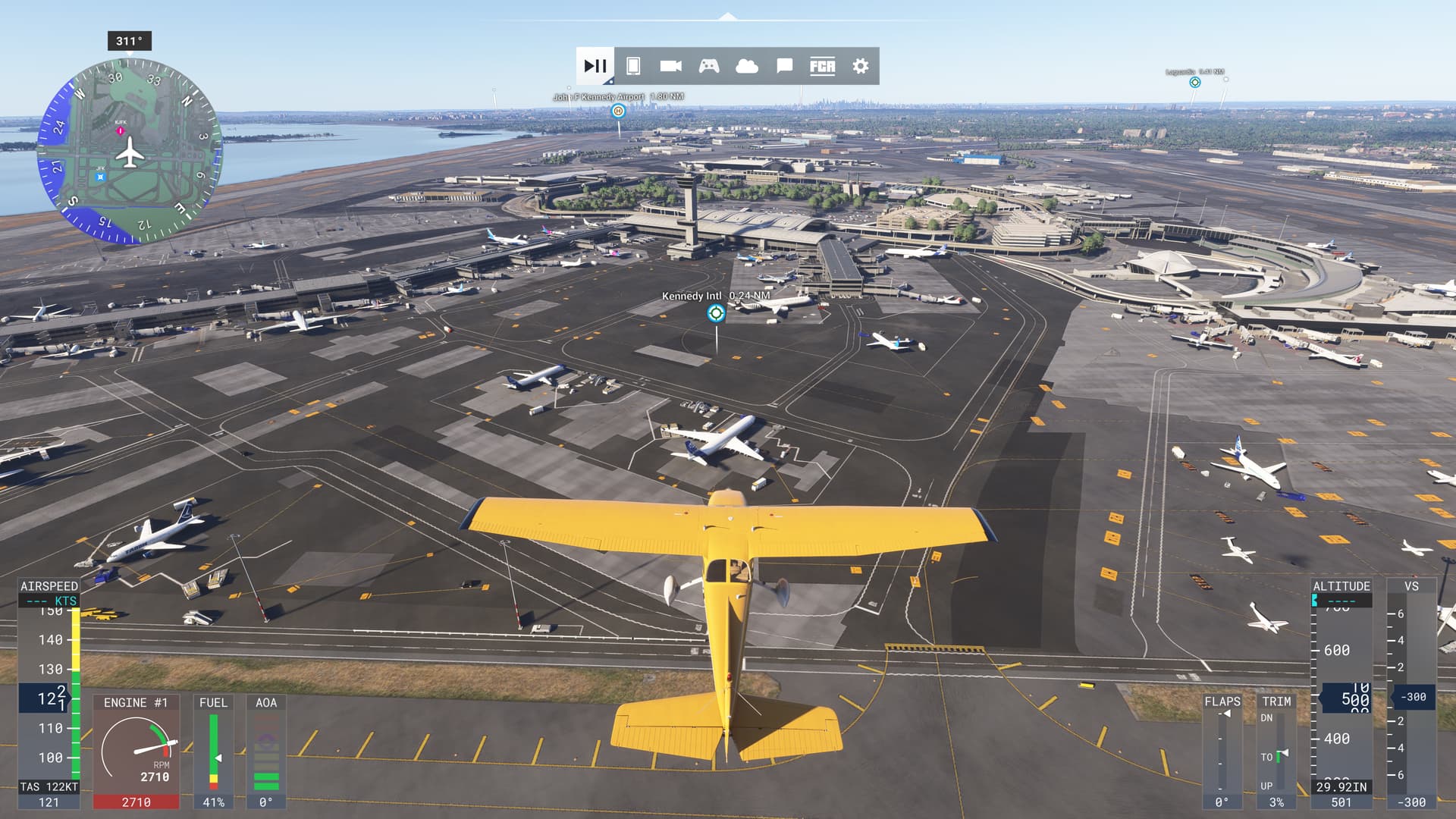Open the camera view options

point(669,66)
